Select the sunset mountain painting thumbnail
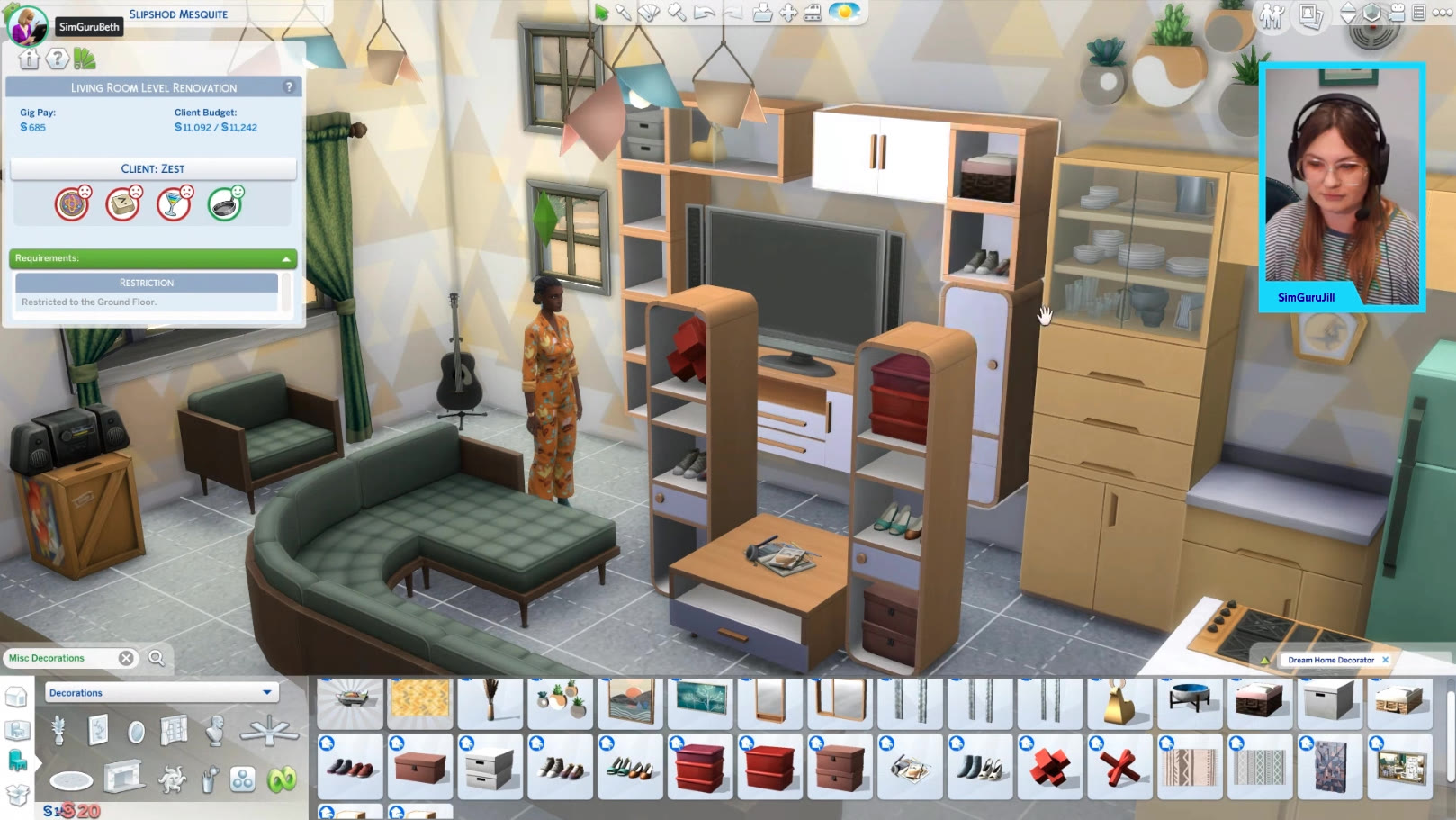 click(630, 701)
